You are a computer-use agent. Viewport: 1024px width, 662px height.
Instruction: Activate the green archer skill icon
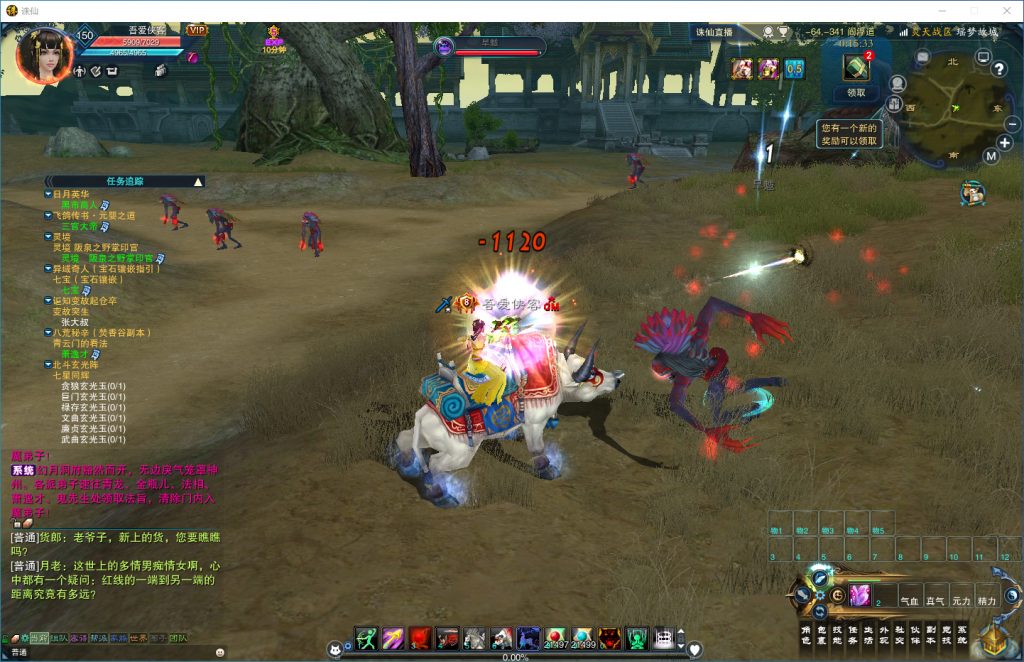pos(366,638)
